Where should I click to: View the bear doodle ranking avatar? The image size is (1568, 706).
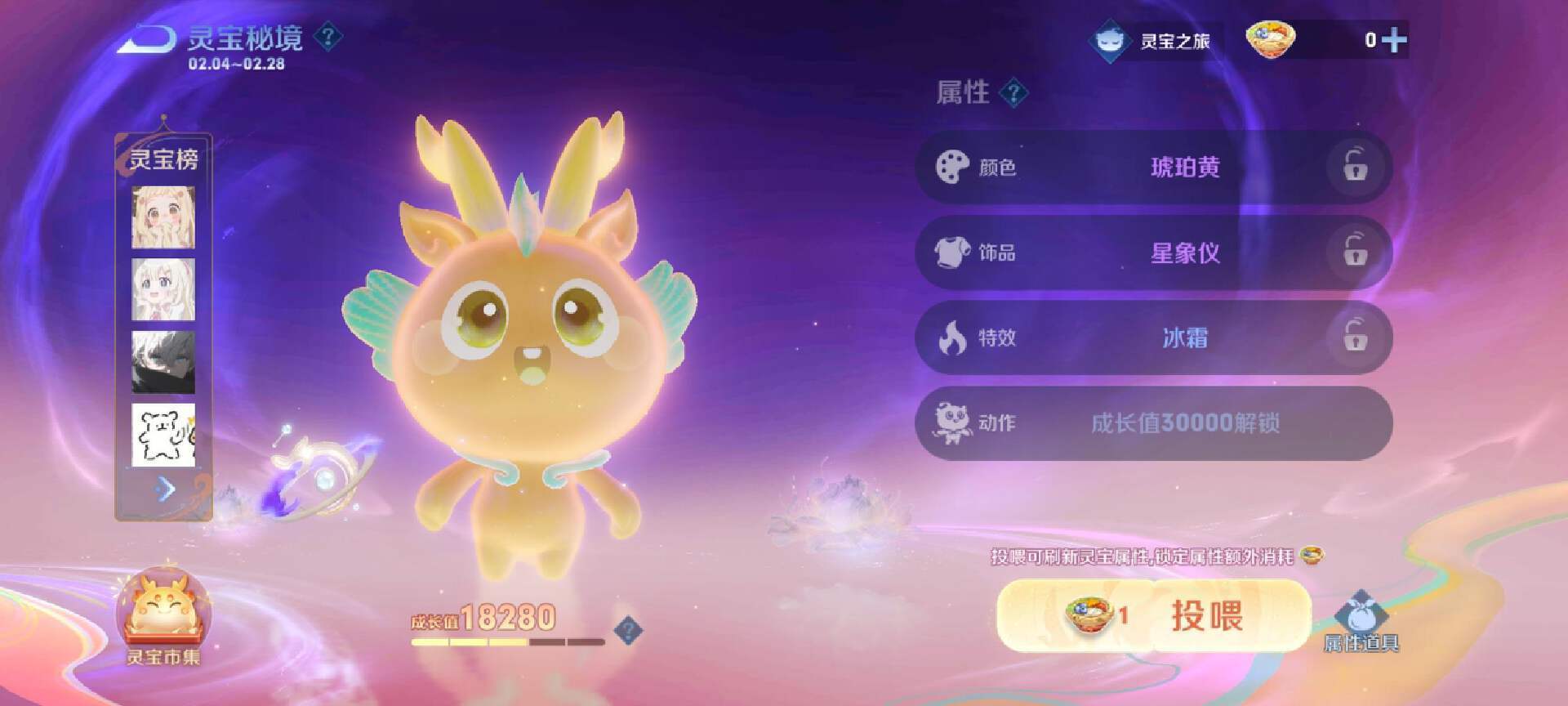(x=163, y=435)
